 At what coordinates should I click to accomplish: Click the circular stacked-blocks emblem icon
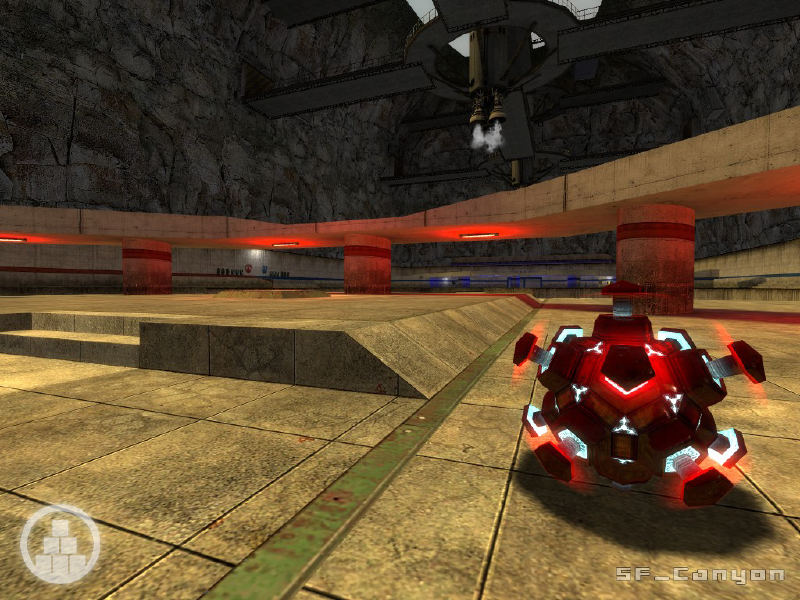click(x=59, y=544)
